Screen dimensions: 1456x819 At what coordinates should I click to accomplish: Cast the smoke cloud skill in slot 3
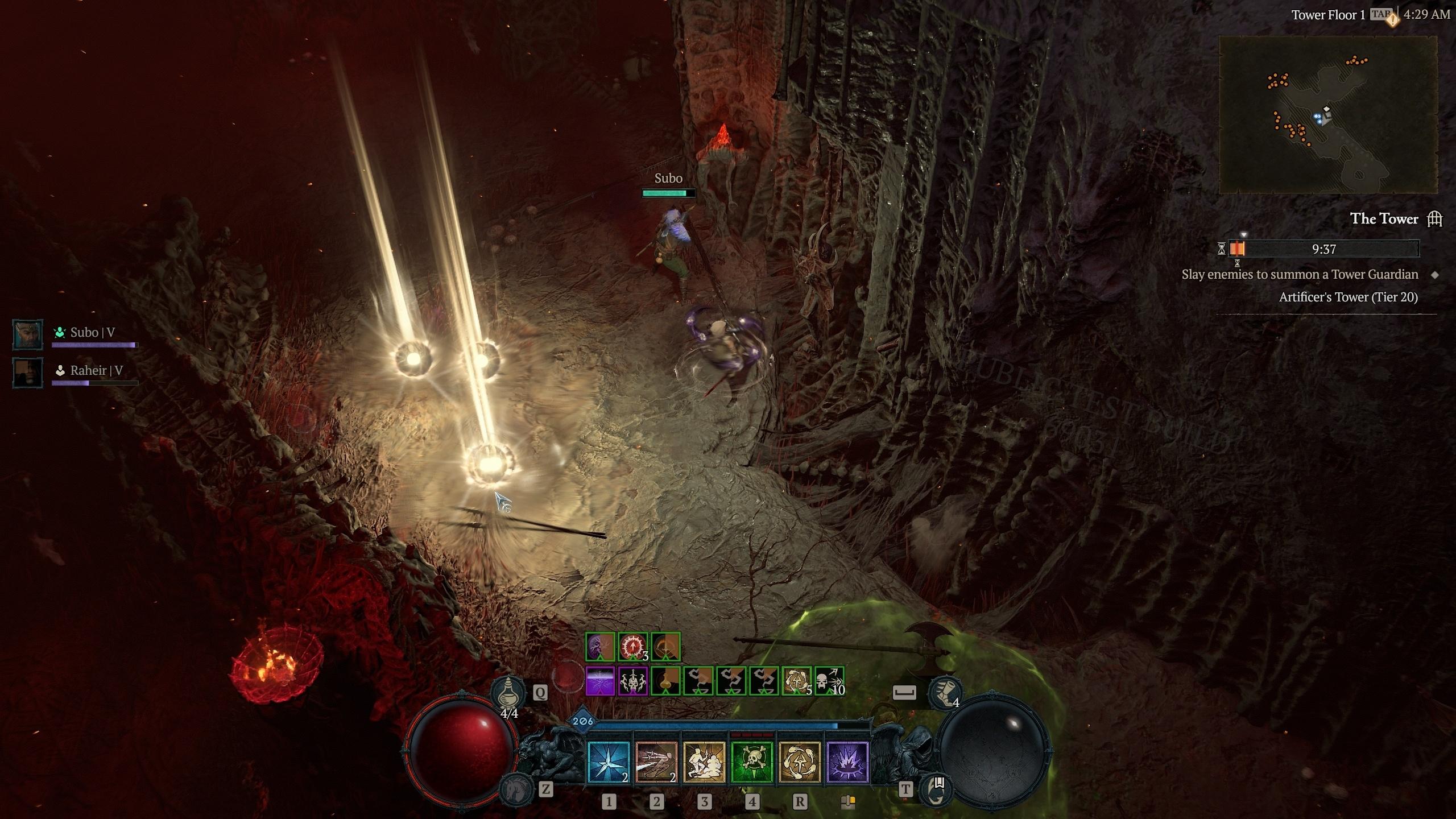(704, 762)
